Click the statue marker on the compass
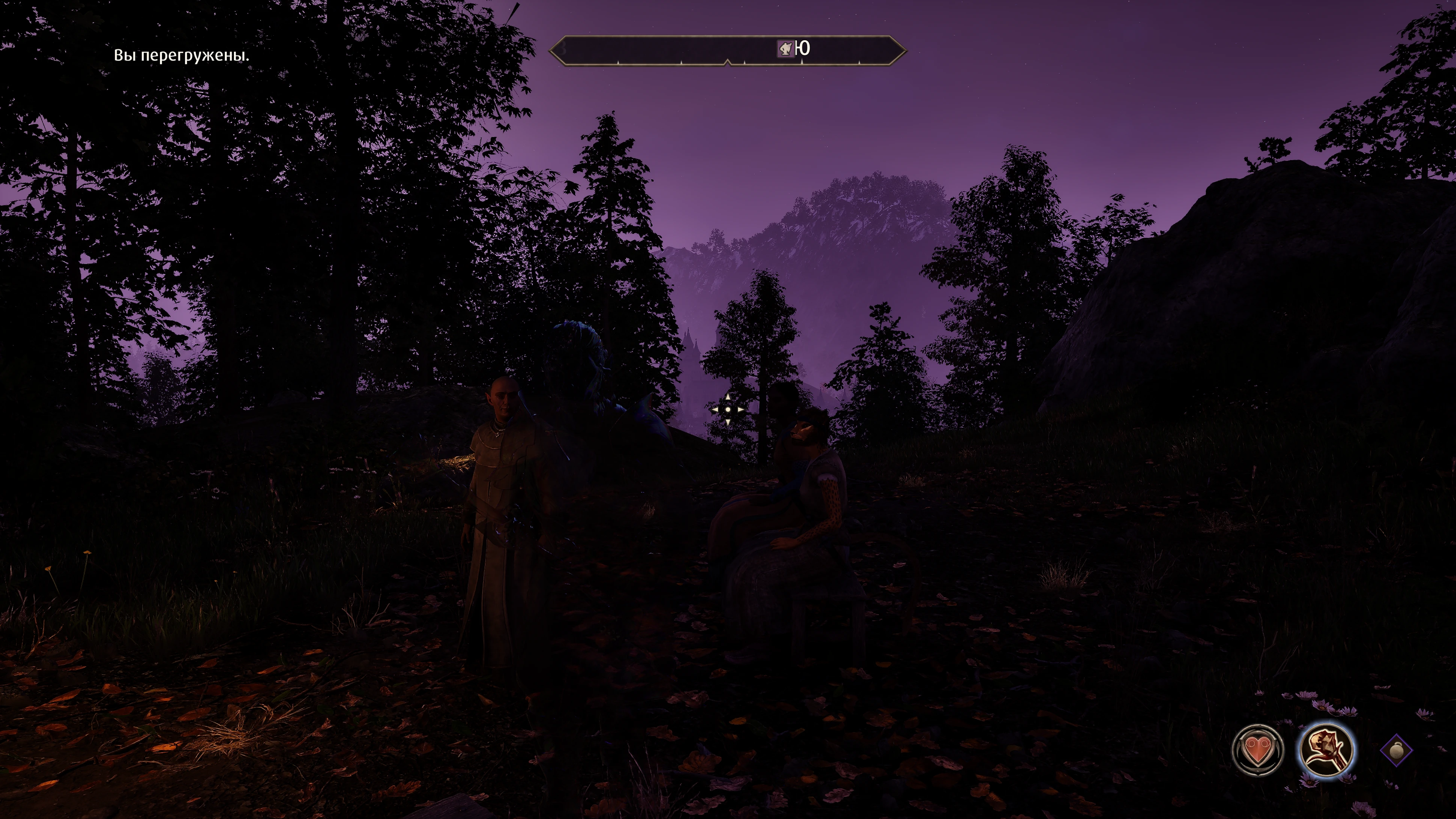 coord(785,49)
